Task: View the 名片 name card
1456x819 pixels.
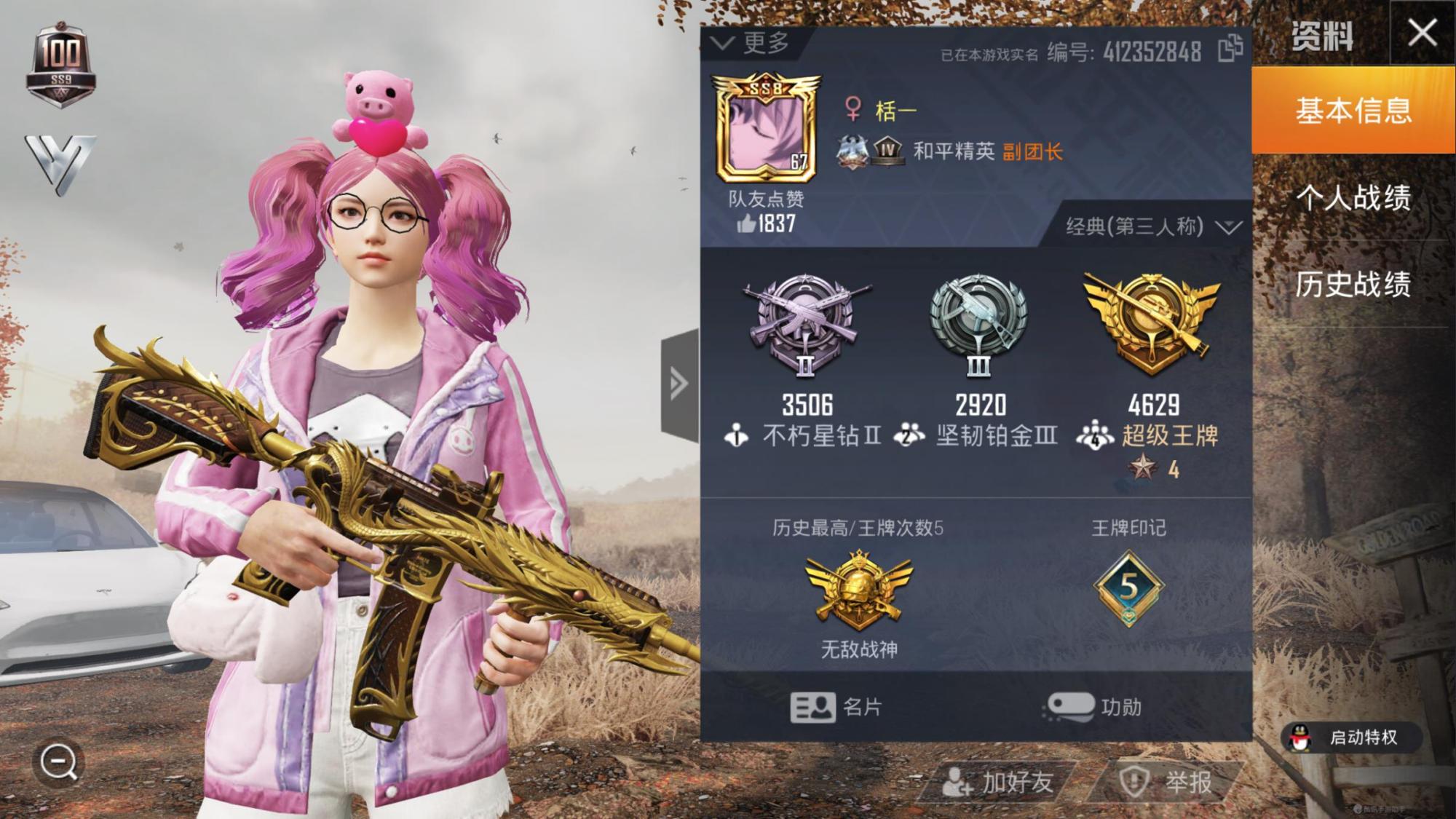Action: pyautogui.click(x=836, y=706)
